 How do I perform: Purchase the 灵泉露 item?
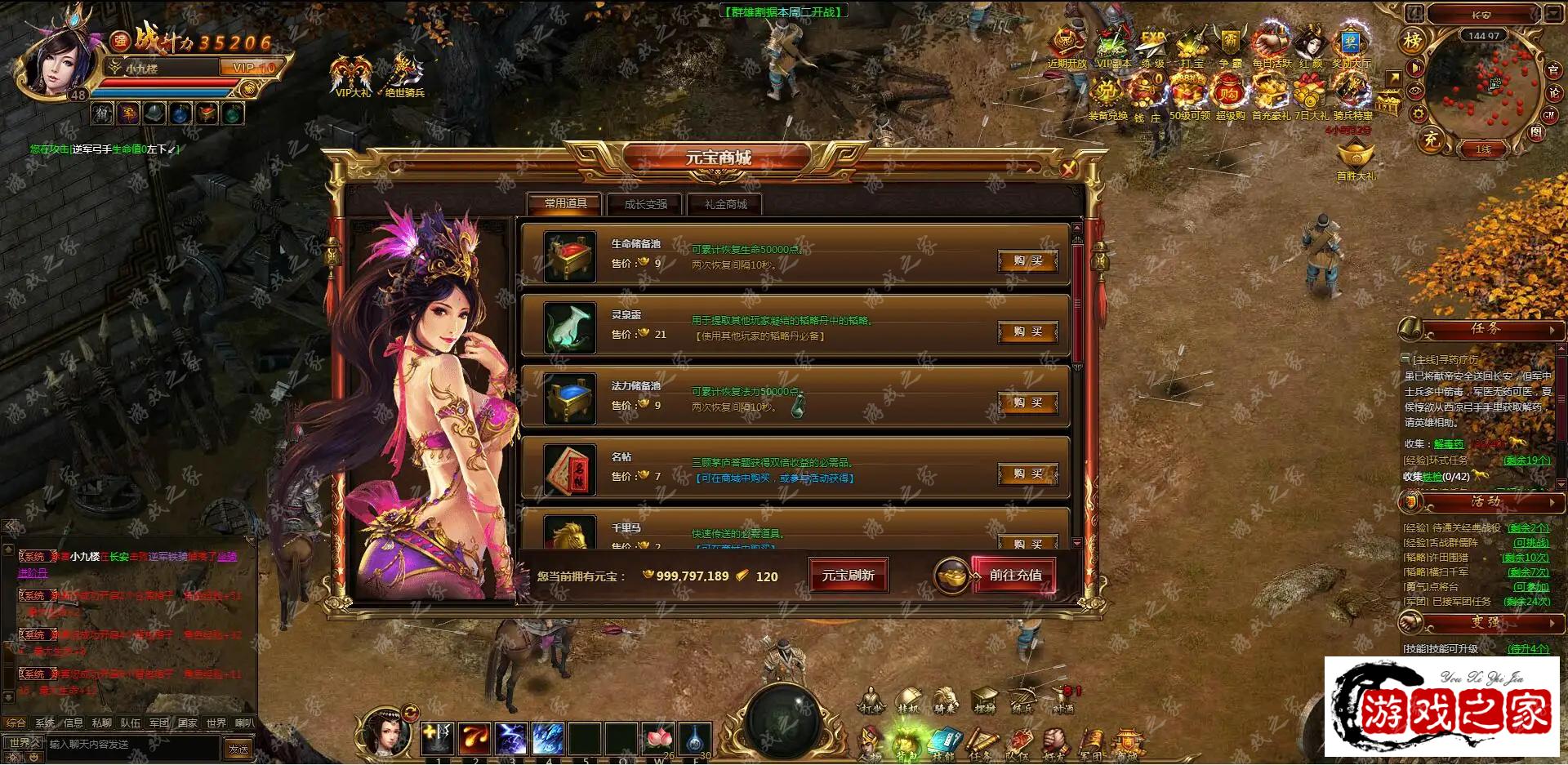1027,332
